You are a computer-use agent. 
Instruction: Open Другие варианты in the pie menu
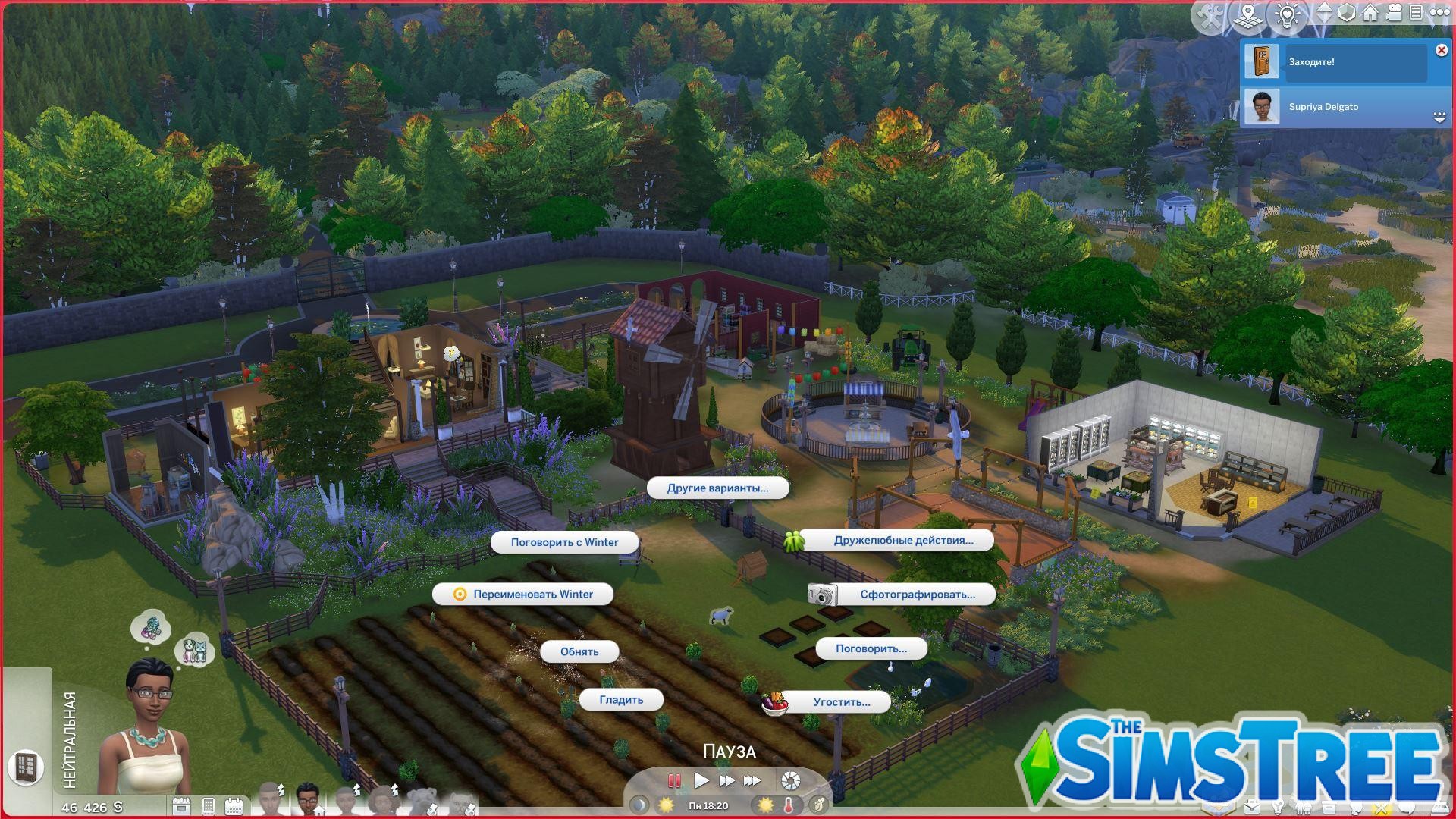717,489
